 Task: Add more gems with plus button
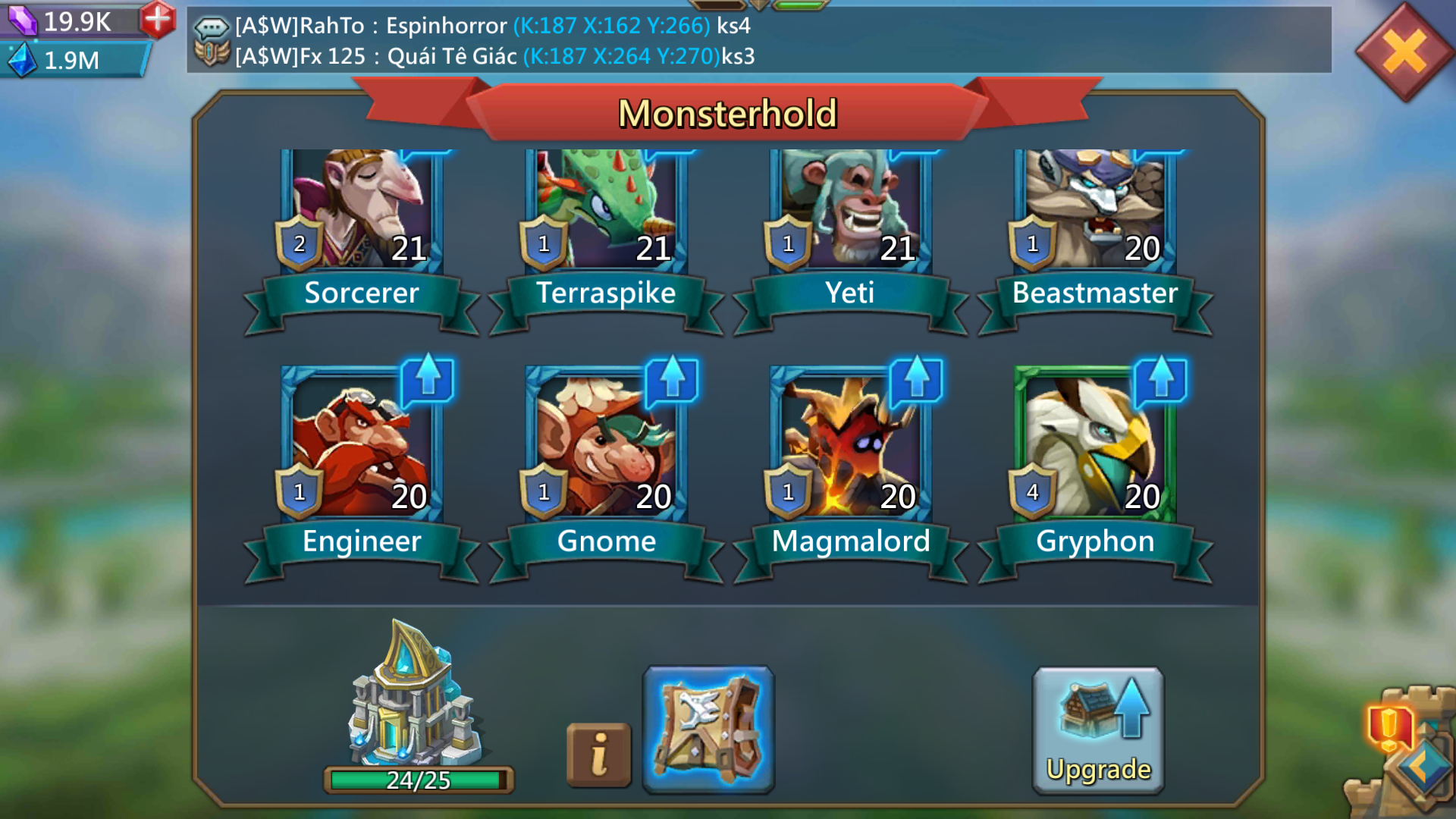[x=158, y=19]
